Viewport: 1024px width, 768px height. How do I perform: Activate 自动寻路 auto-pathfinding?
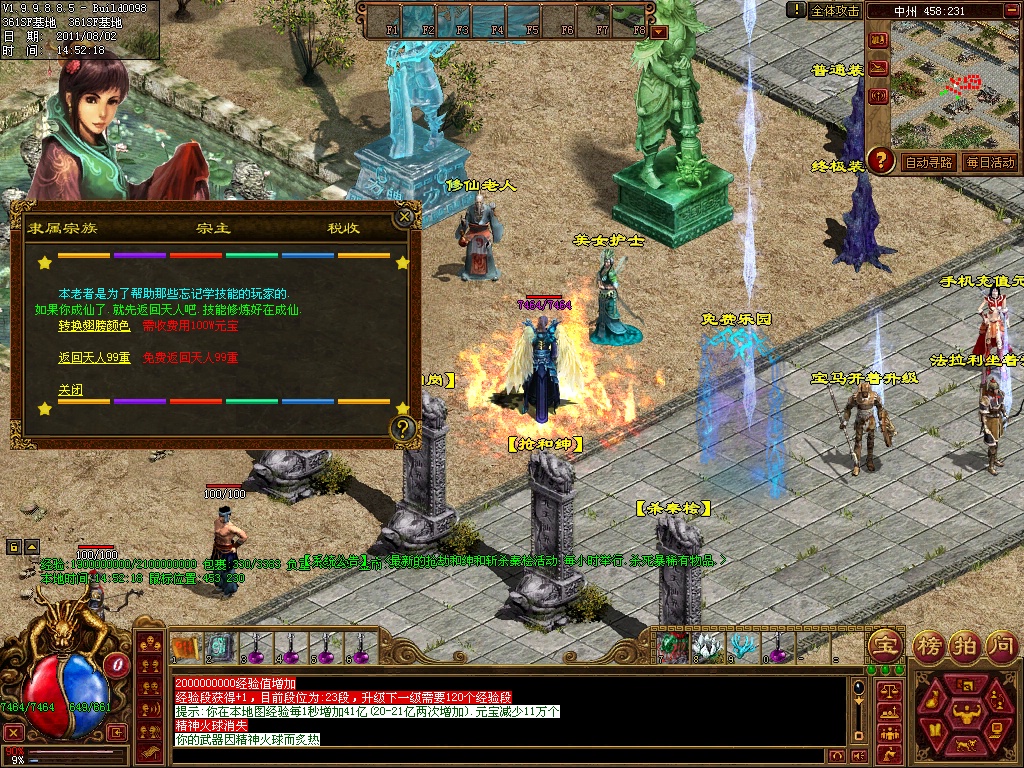[x=929, y=162]
